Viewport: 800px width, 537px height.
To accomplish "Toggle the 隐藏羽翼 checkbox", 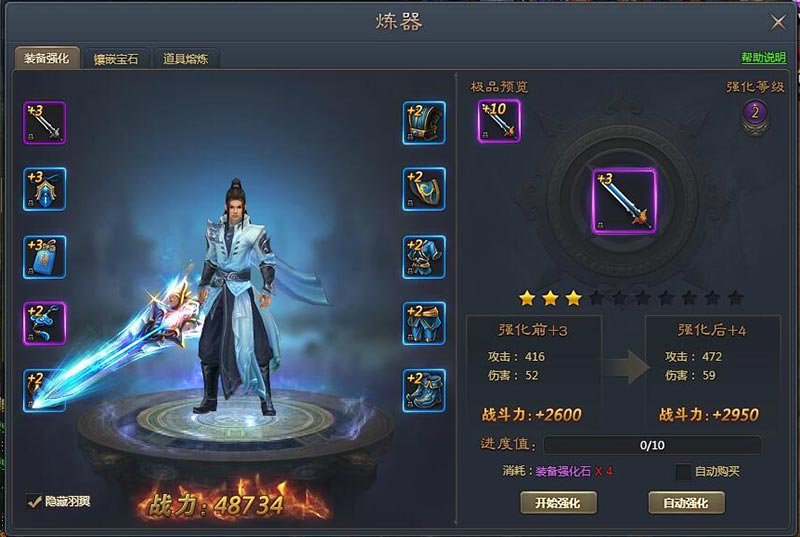I will tap(34, 500).
